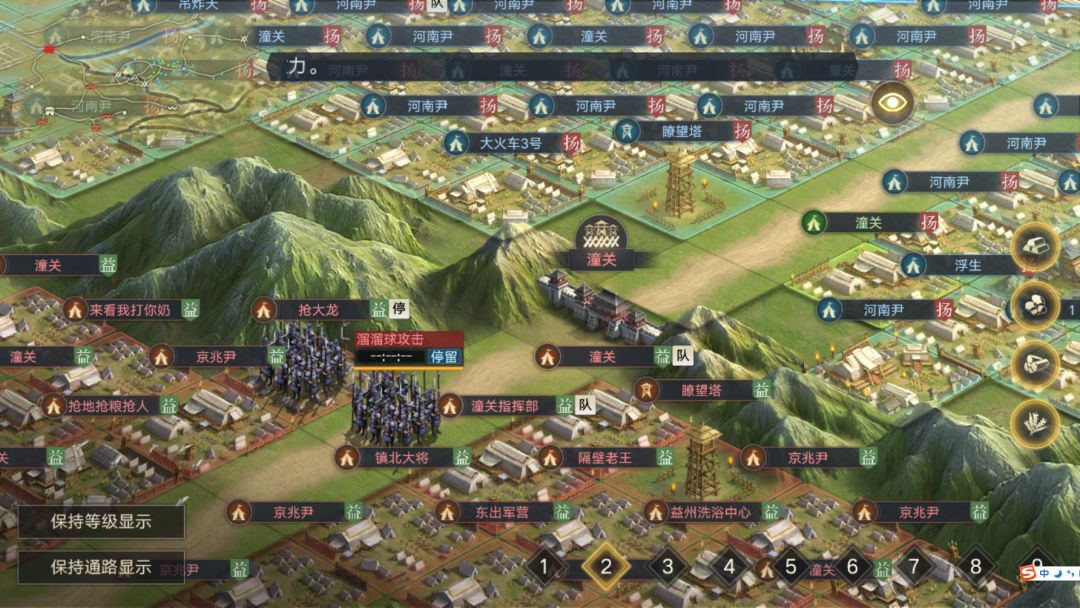Click the eye visibility icon

(892, 102)
